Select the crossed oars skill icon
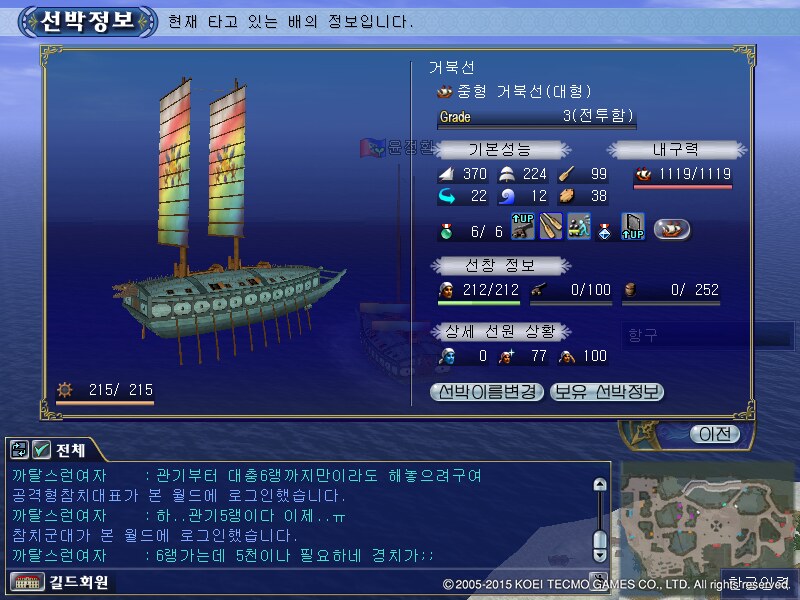The width and height of the screenshot is (800, 600). 550,228
